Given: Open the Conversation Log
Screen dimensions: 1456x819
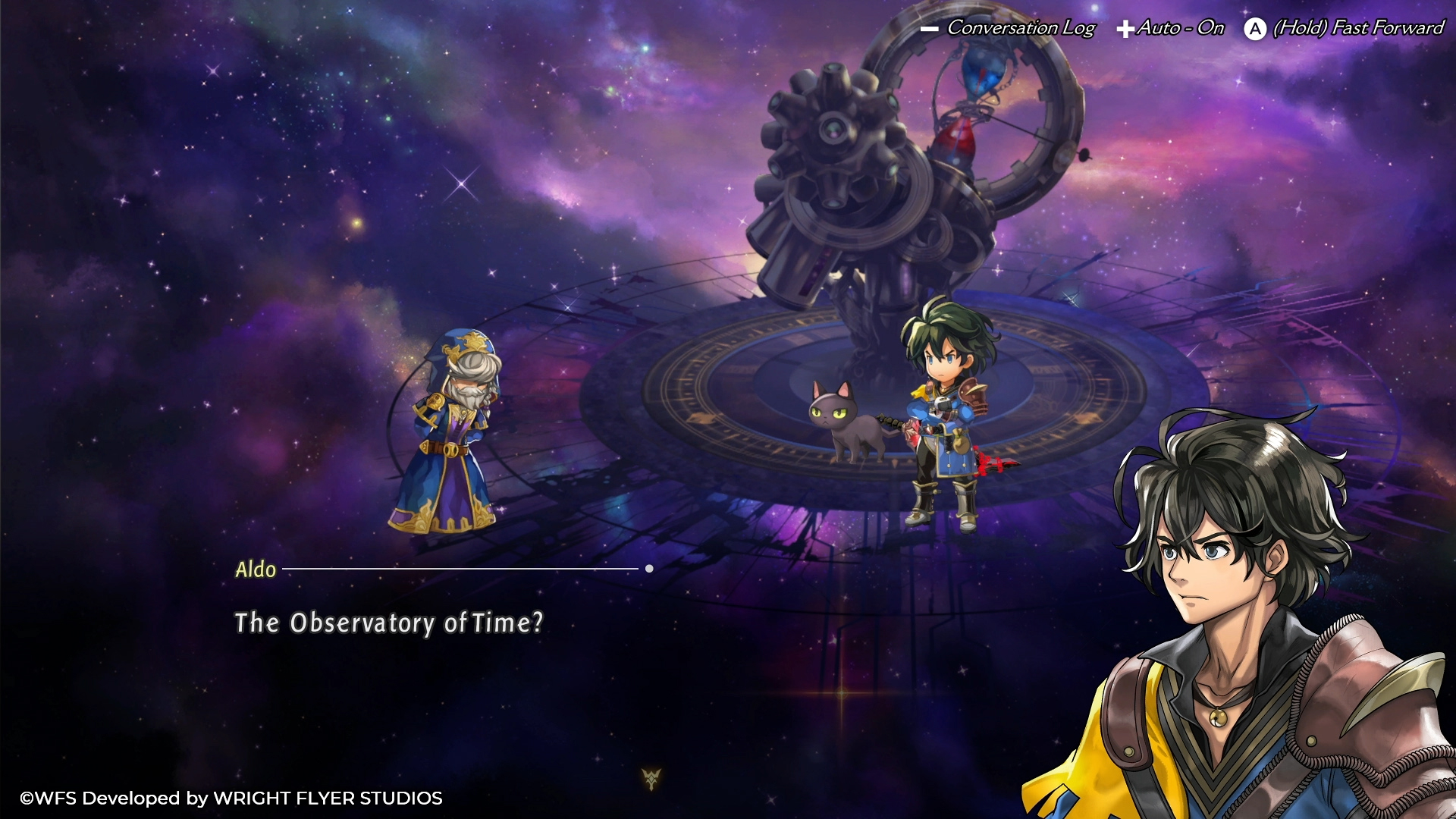Looking at the screenshot, I should pos(1009,28).
